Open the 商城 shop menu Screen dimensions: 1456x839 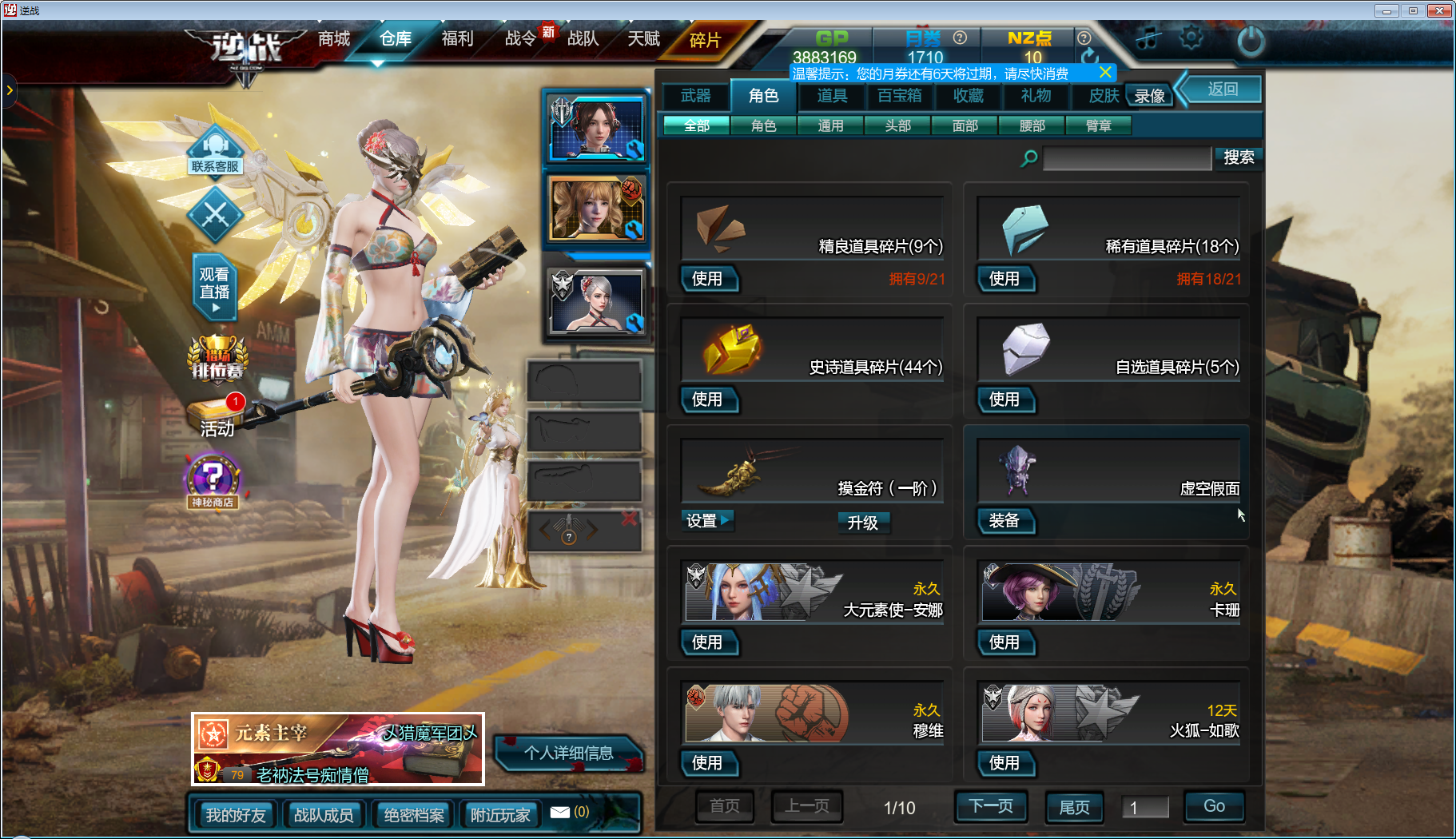[x=334, y=38]
